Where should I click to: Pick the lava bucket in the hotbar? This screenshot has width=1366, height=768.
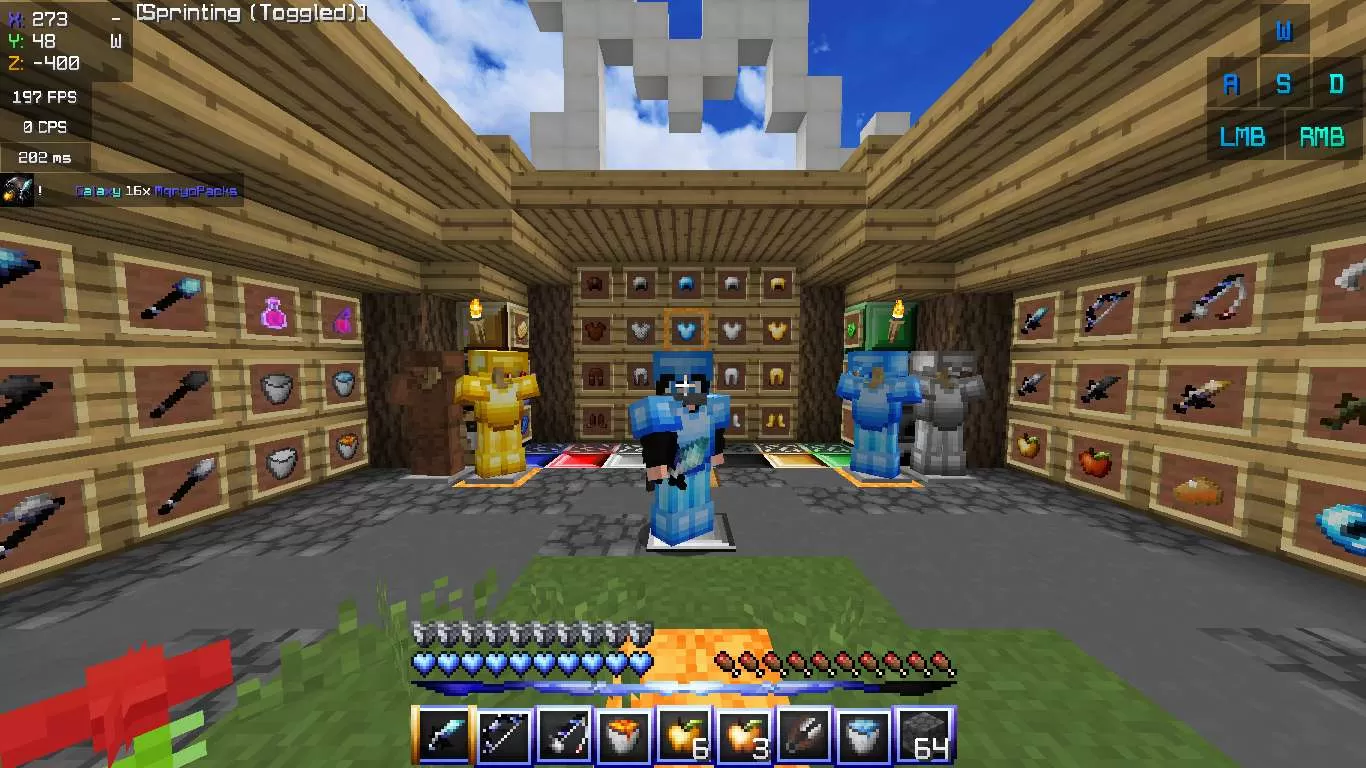(623, 735)
